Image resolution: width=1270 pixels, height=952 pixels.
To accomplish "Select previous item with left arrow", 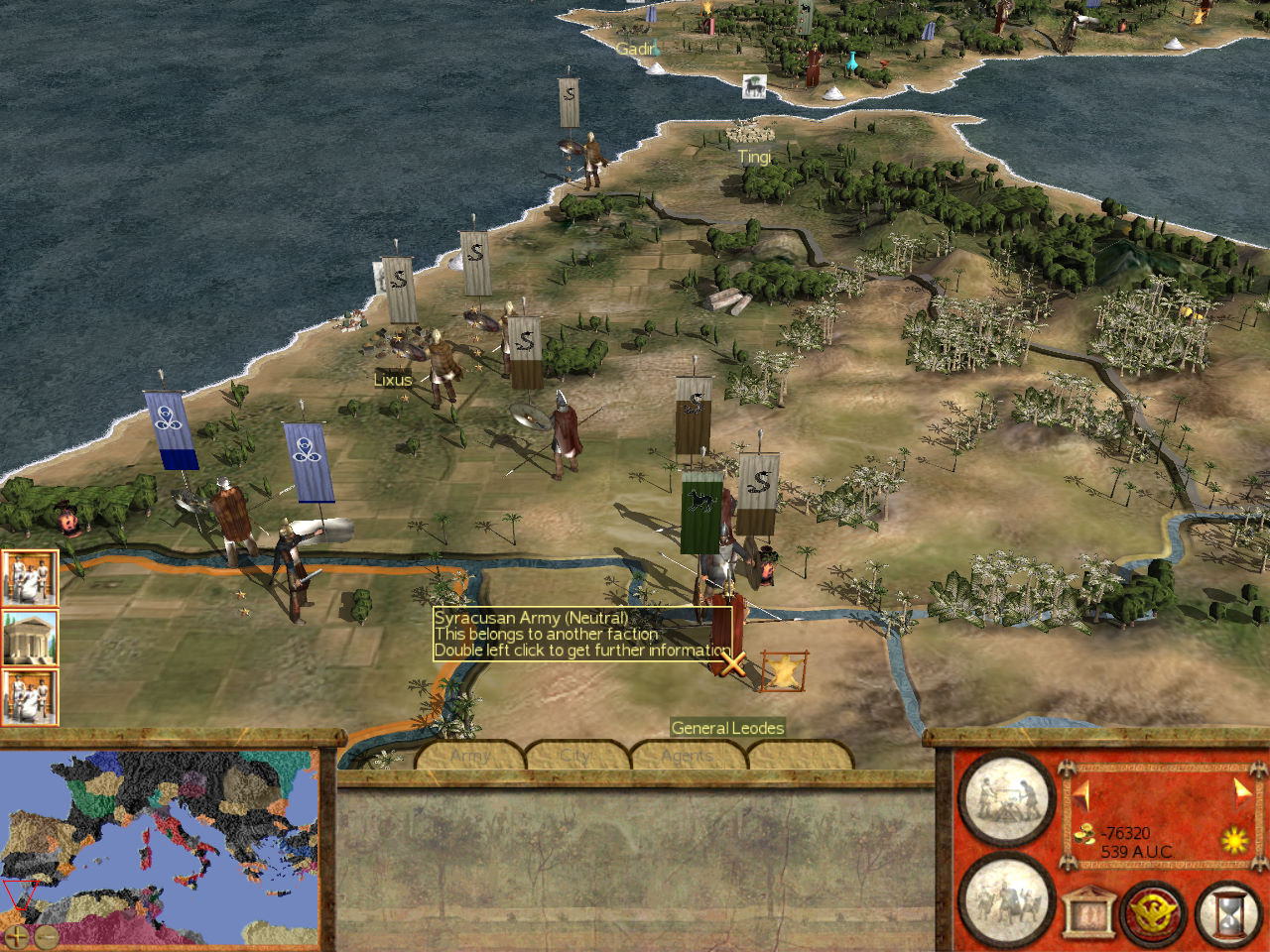I will (x=1081, y=793).
